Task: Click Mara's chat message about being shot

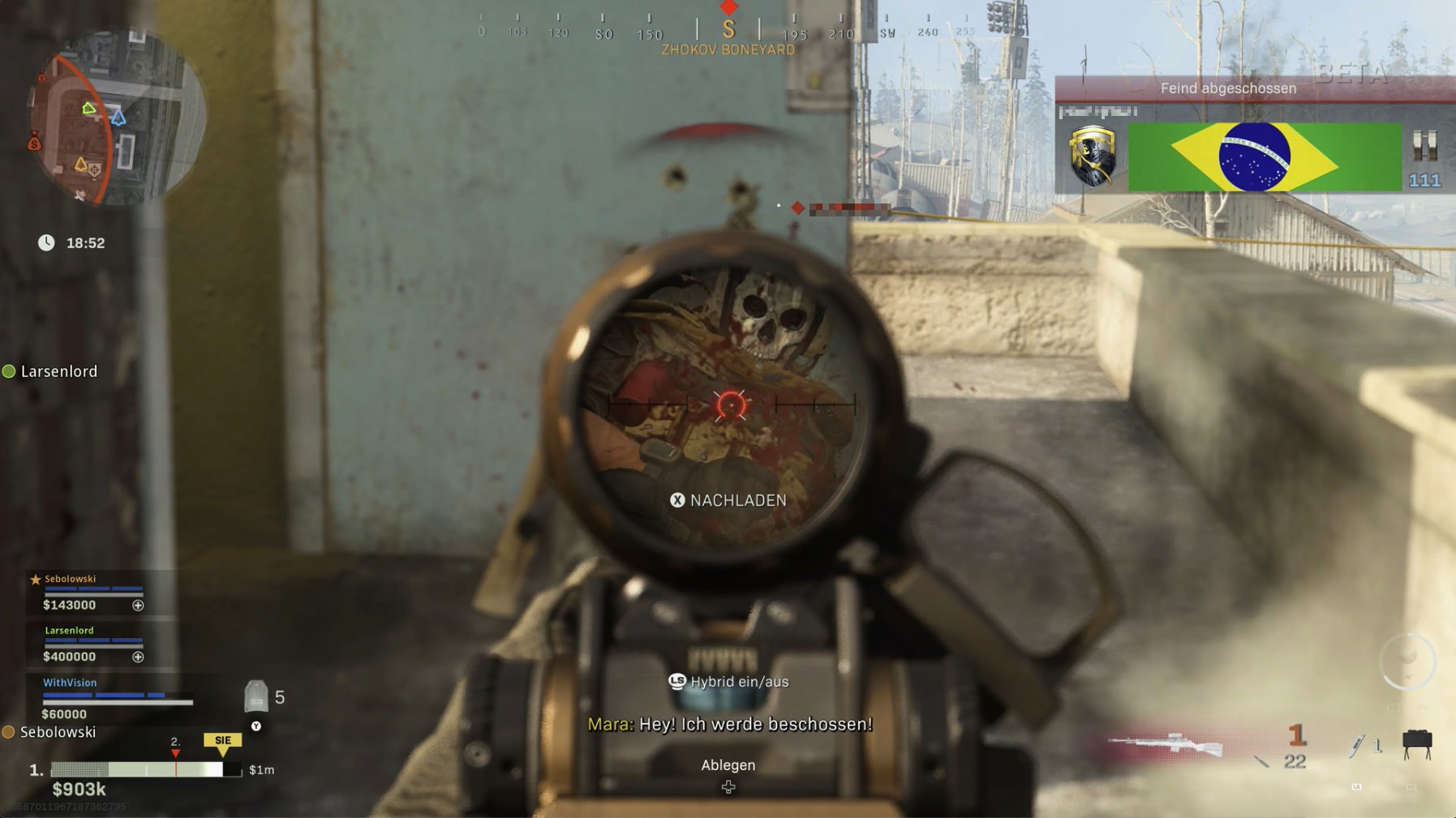Action: 728,723
